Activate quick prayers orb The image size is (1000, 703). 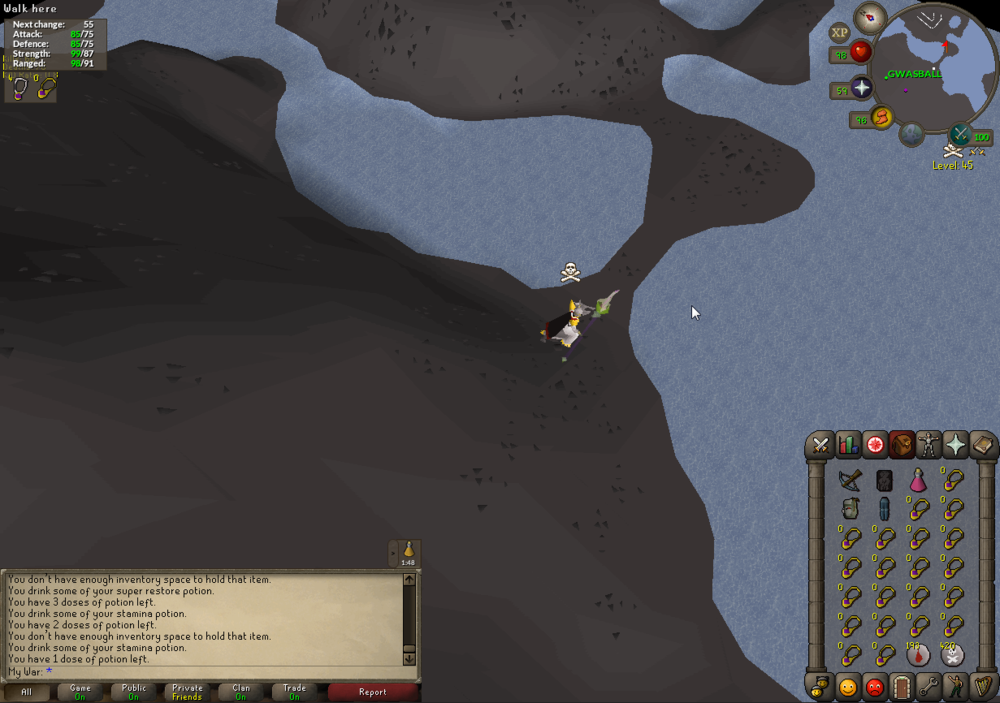click(862, 87)
